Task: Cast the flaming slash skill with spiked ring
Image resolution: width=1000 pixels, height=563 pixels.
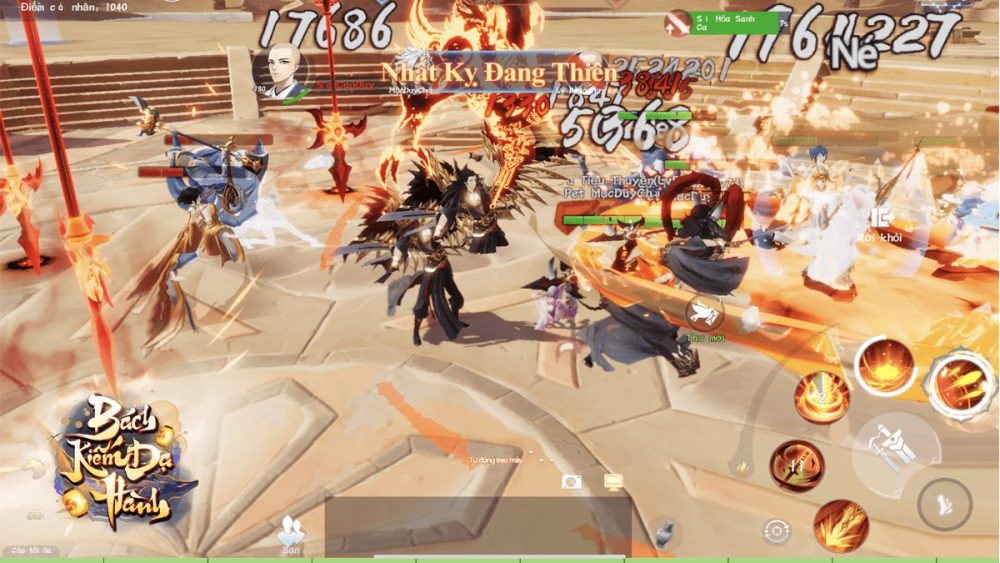Action: pos(960,383)
